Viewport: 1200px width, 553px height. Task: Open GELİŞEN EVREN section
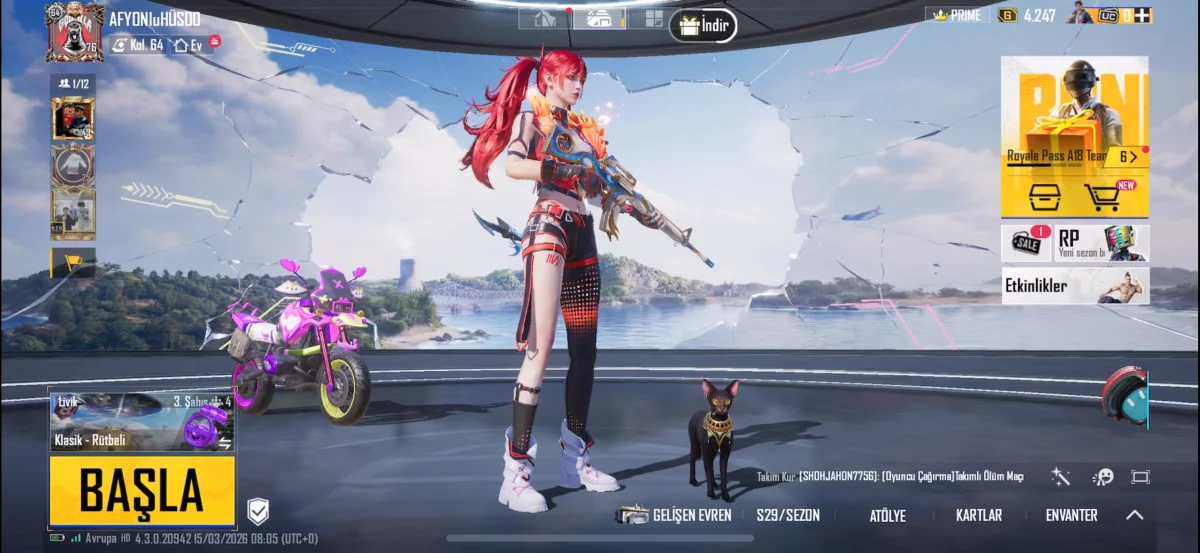pos(675,516)
